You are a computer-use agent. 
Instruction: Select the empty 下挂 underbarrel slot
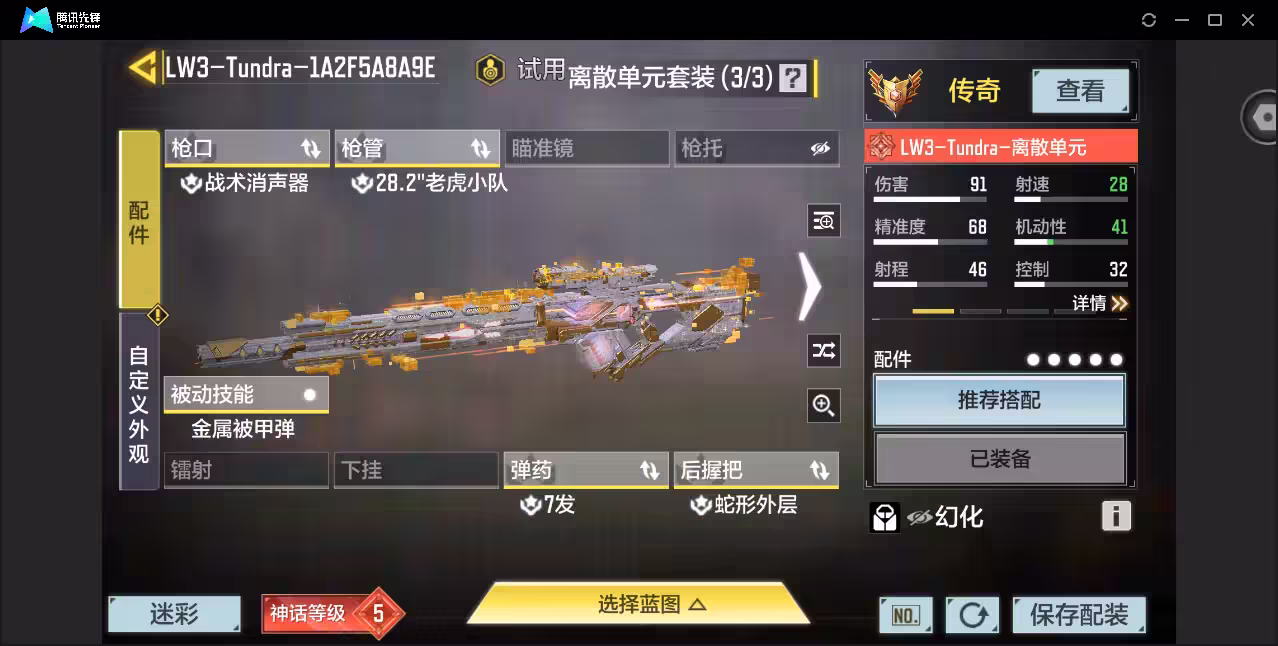416,470
